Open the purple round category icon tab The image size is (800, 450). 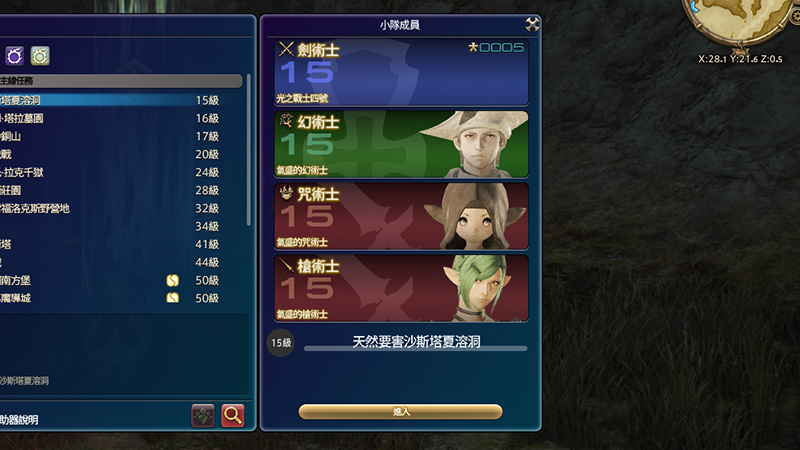pyautogui.click(x=15, y=55)
